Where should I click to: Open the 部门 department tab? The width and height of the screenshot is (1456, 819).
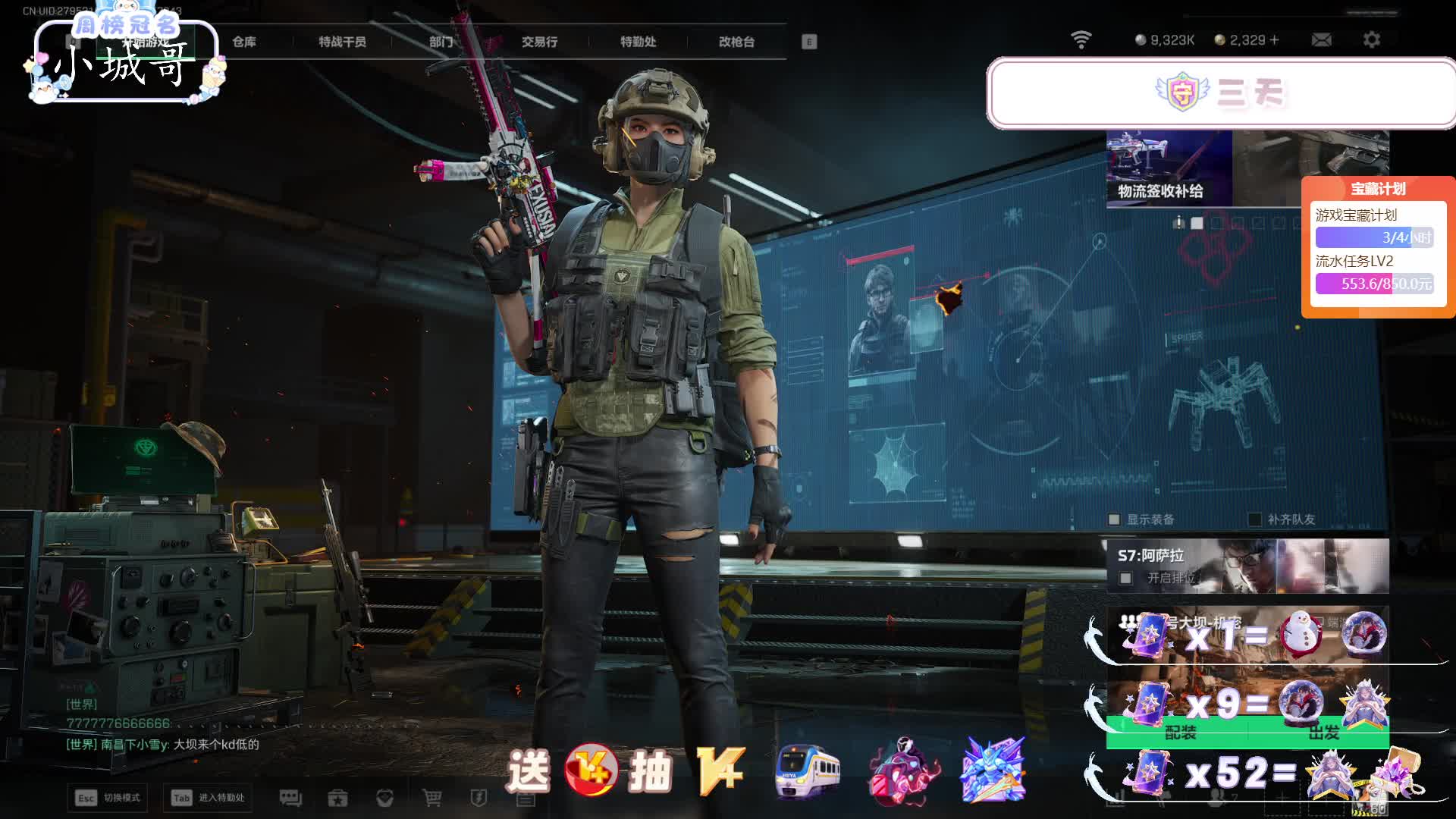point(441,42)
